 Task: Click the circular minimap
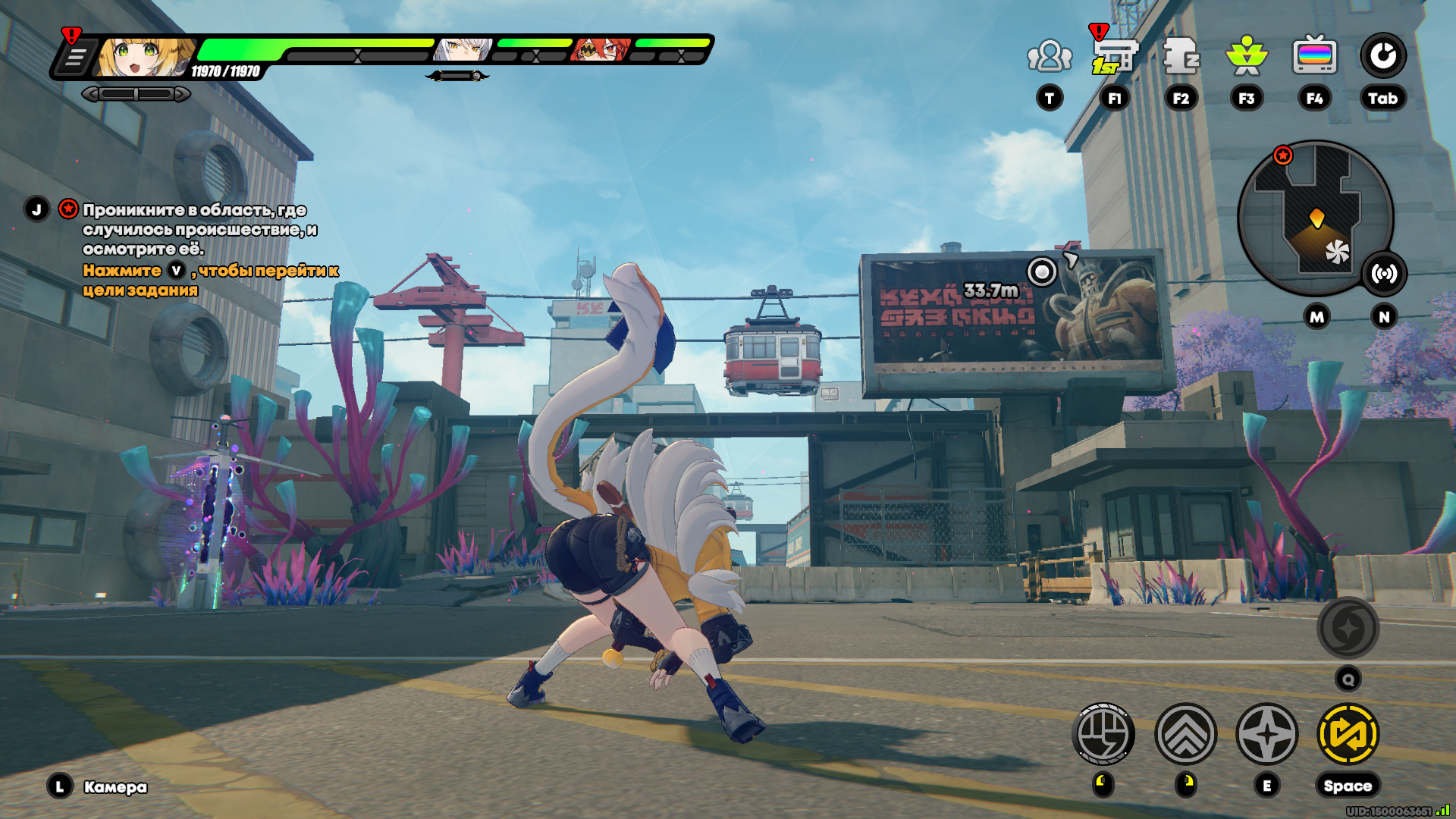point(1315,218)
